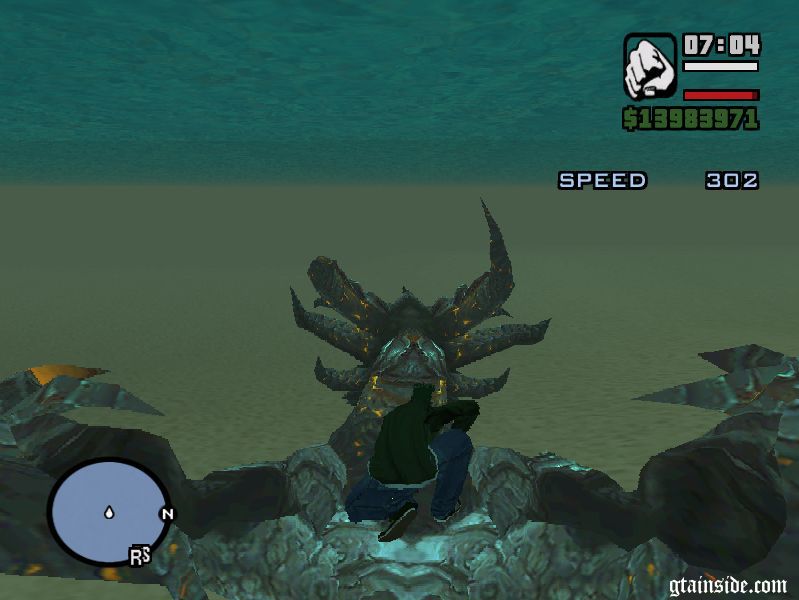This screenshot has height=600, width=799.
Task: Click the fist weapon icon
Action: [650, 66]
